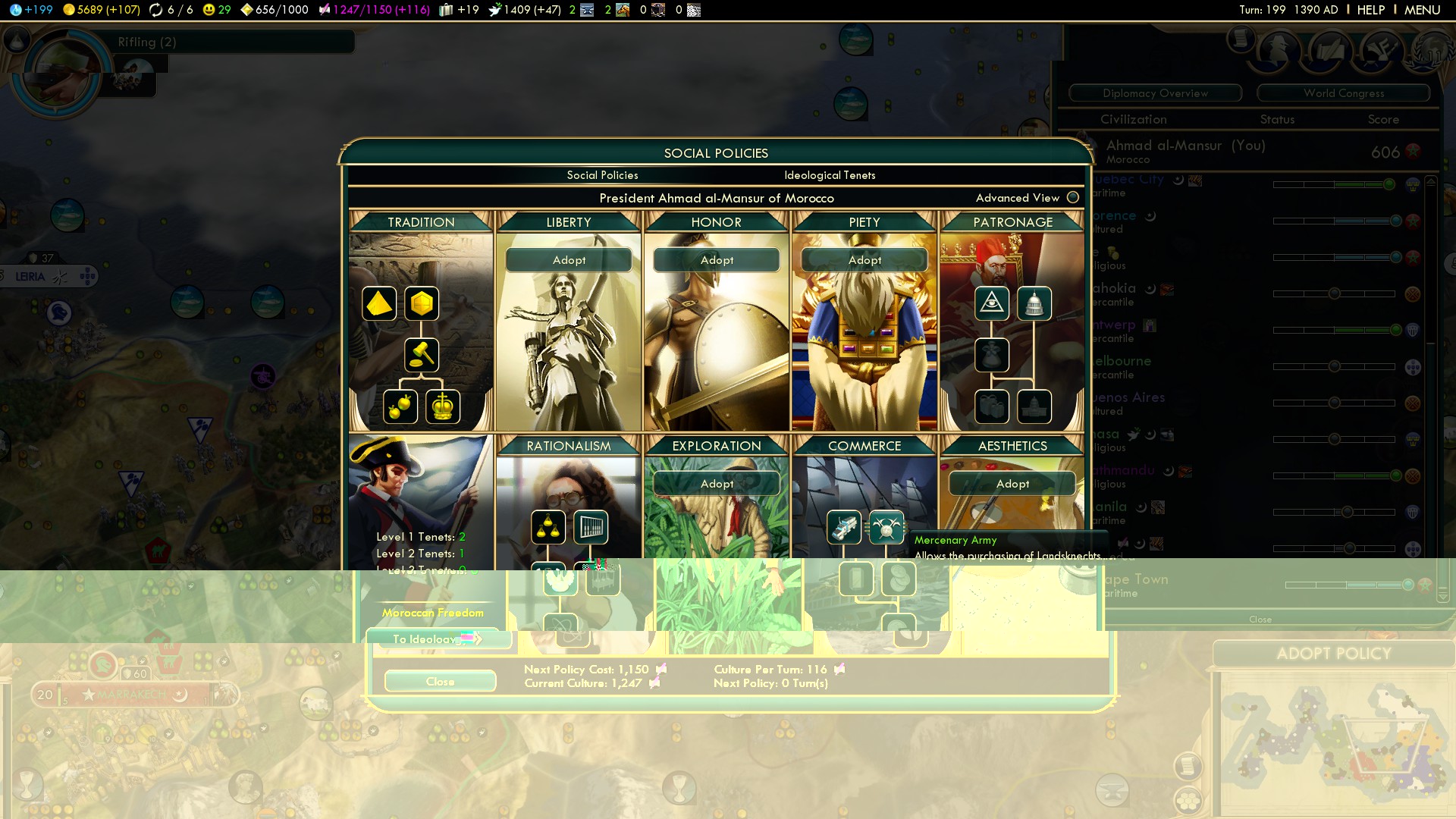Image resolution: width=1456 pixels, height=819 pixels.
Task: Click the minimap
Action: [1335, 743]
